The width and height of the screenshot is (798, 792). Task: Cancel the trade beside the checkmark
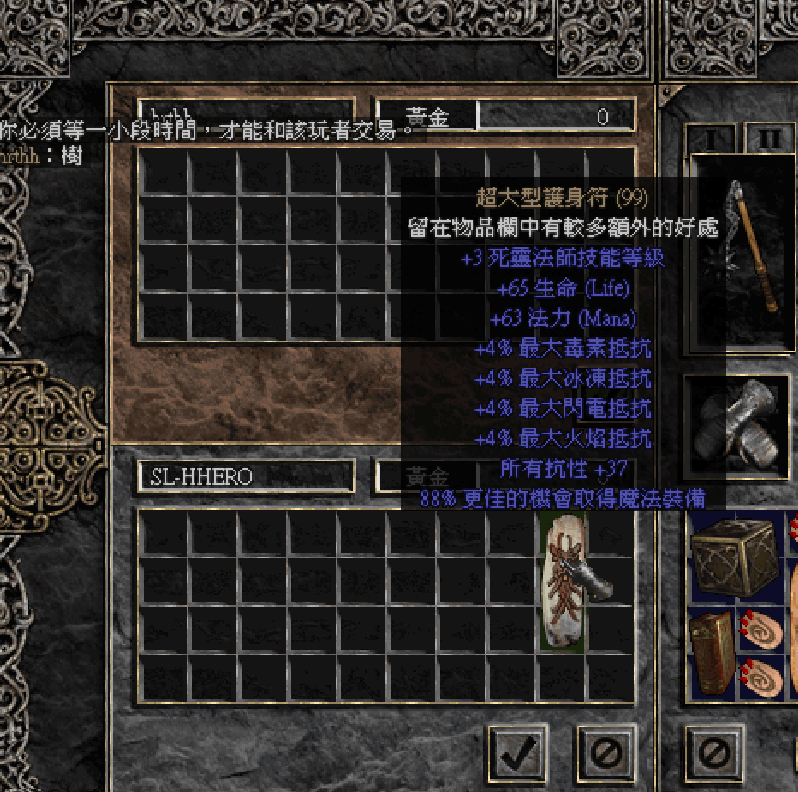(606, 752)
